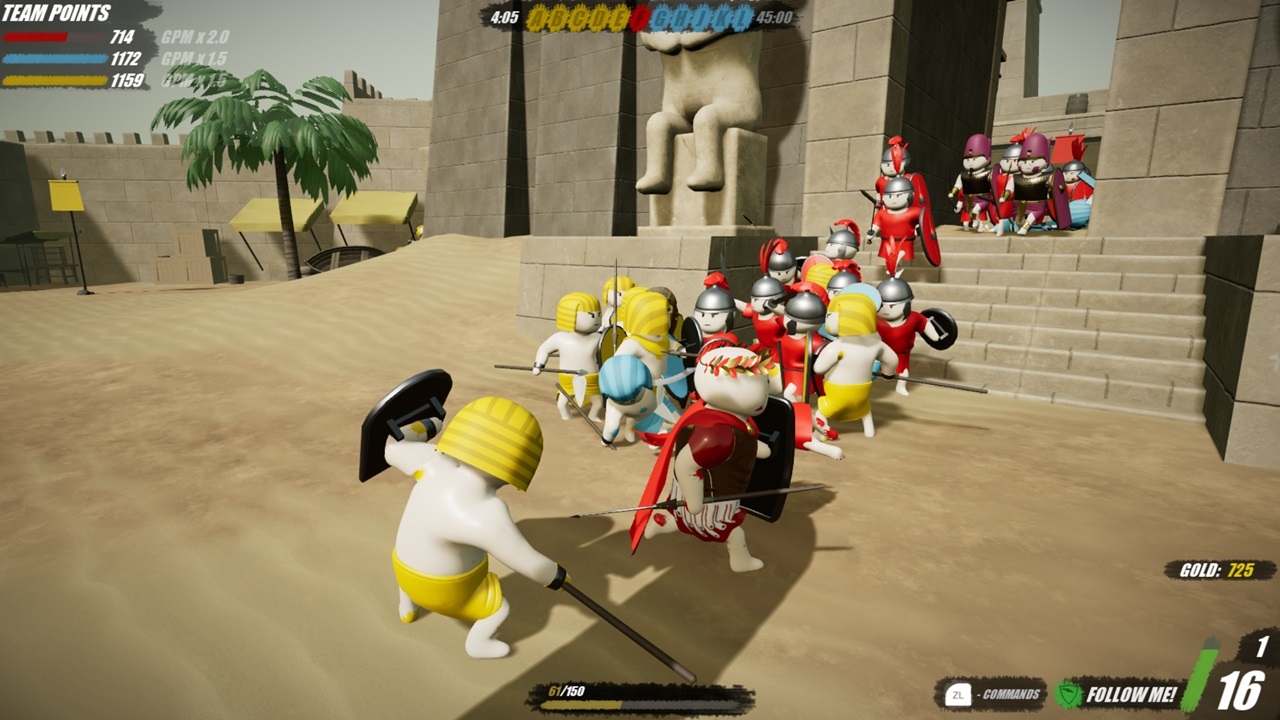This screenshot has width=1280, height=720.
Task: Select blue capture point L icon
Action: point(741,18)
